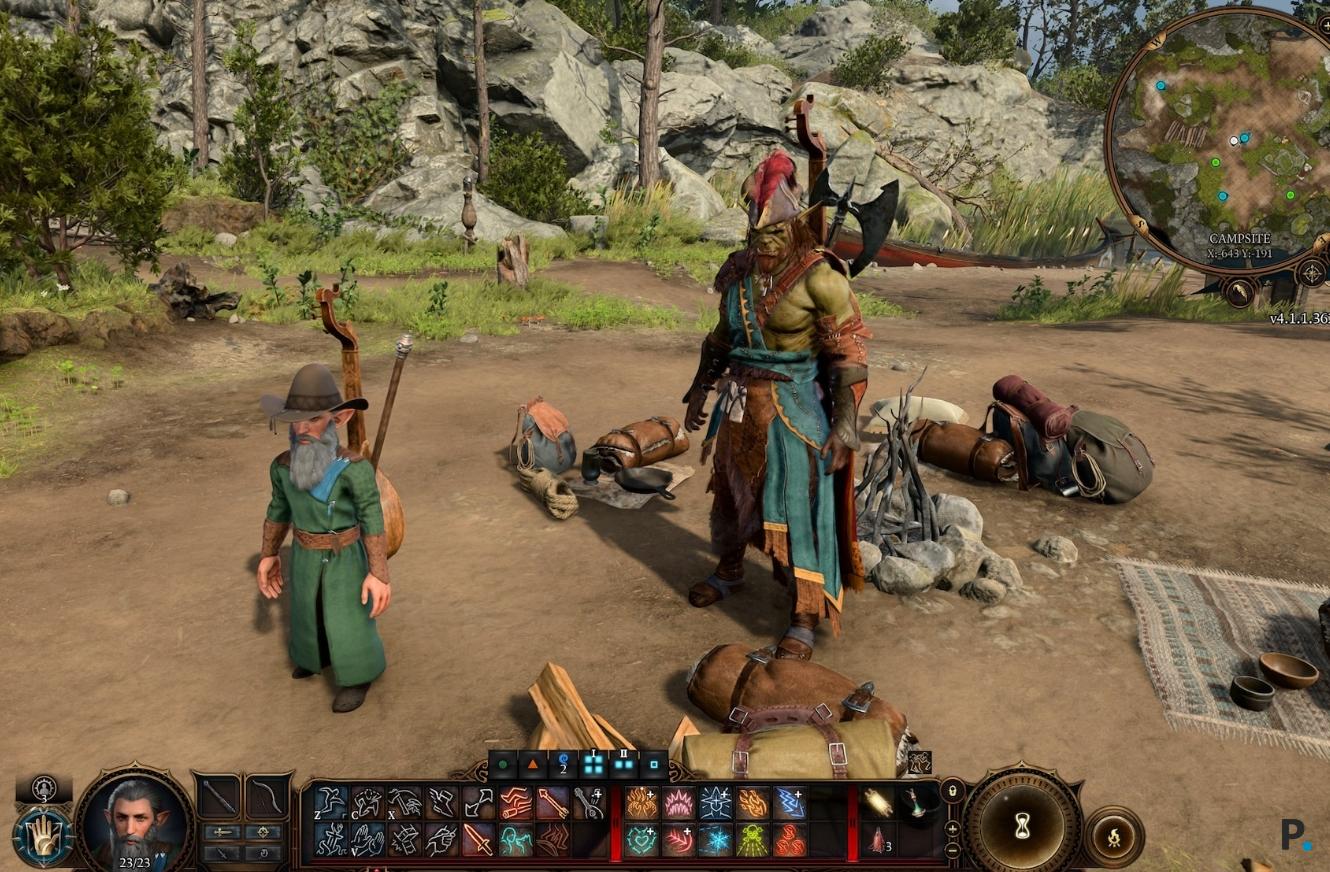Use the glowing scroll item
Viewport: 1330px width, 872px height.
877,802
